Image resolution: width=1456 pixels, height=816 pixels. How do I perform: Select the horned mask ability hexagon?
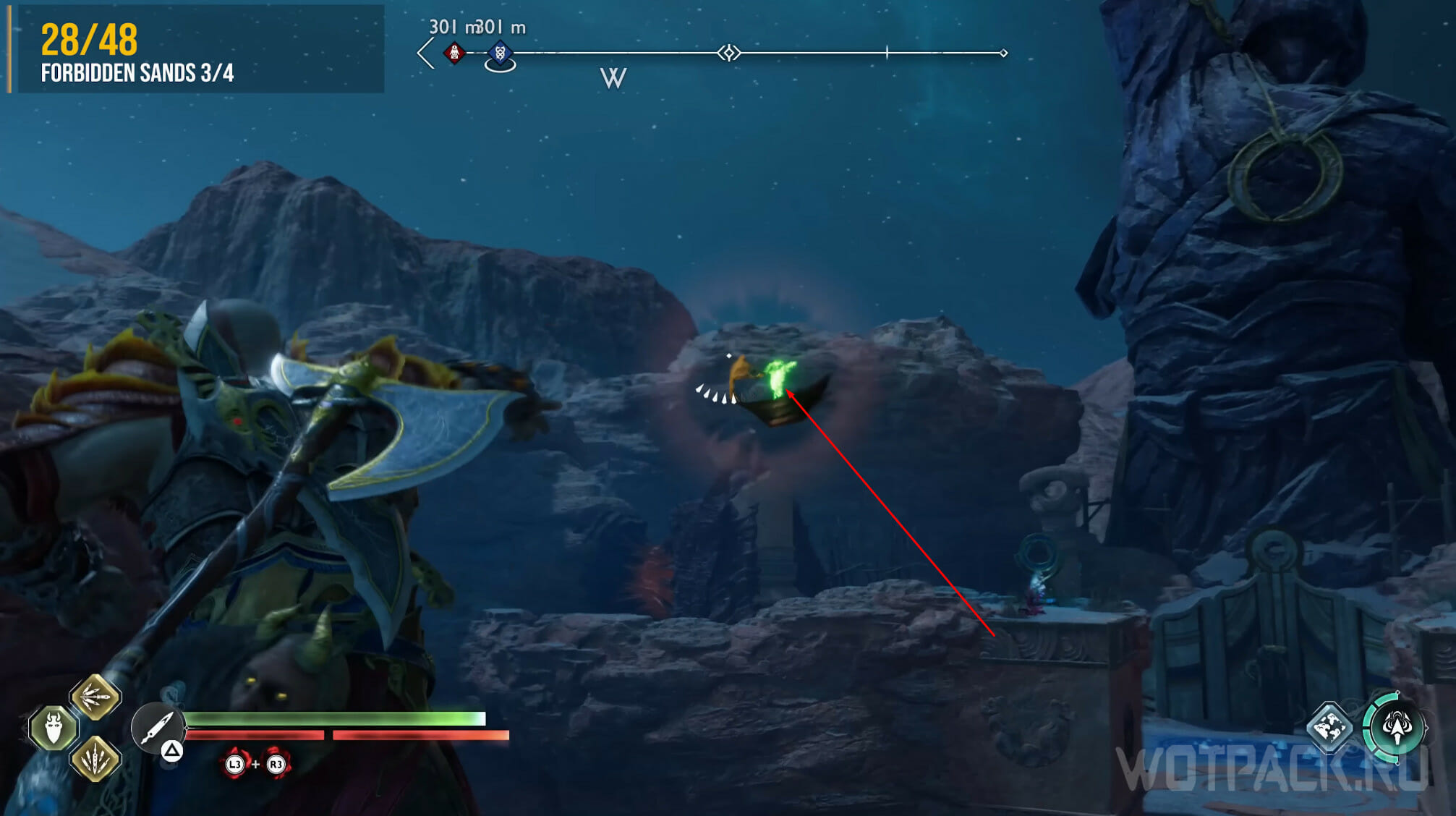[x=54, y=728]
